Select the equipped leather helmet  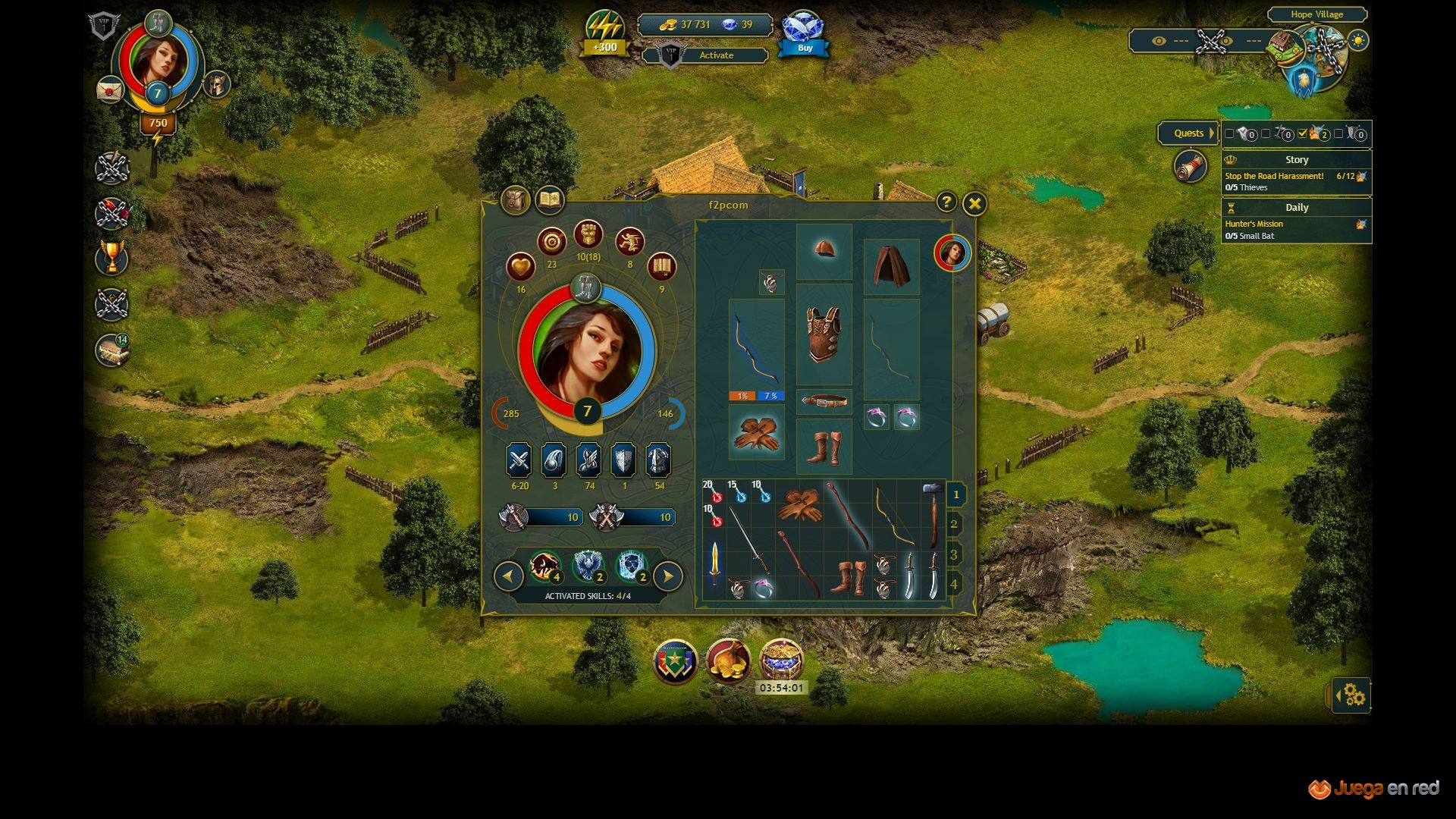(x=824, y=250)
